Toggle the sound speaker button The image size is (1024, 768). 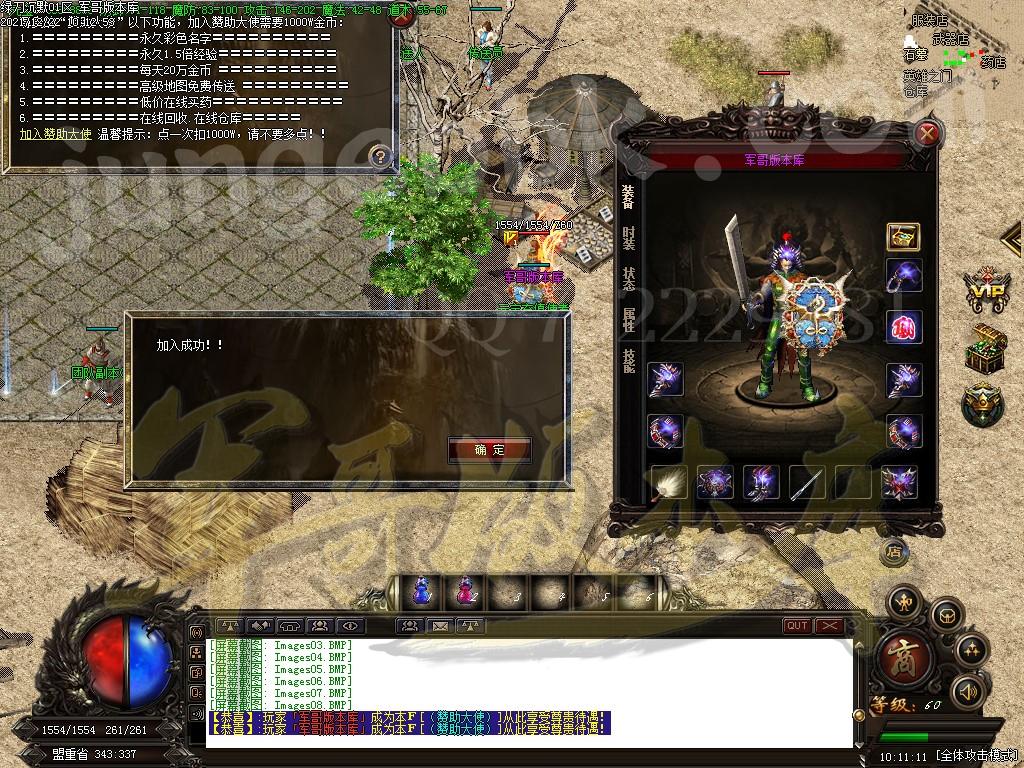968,690
